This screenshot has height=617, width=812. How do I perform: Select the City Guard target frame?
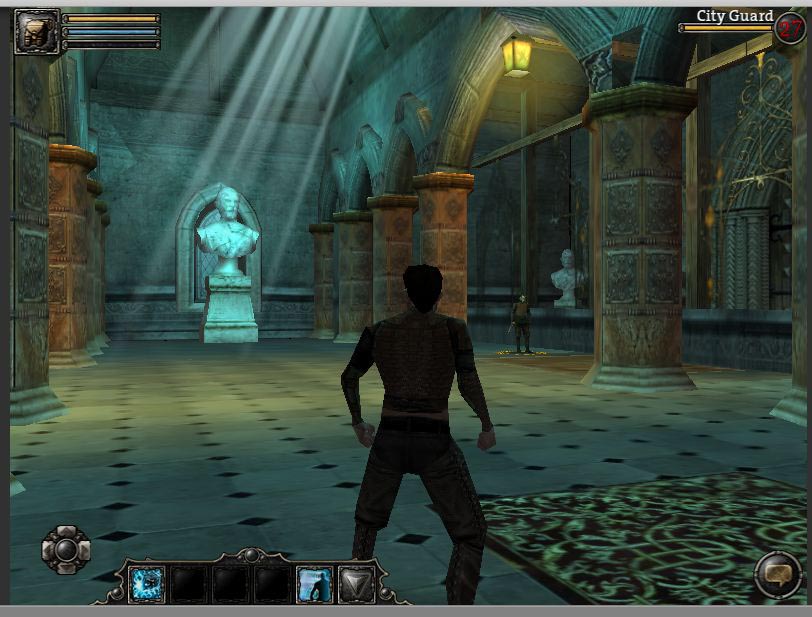point(735,18)
